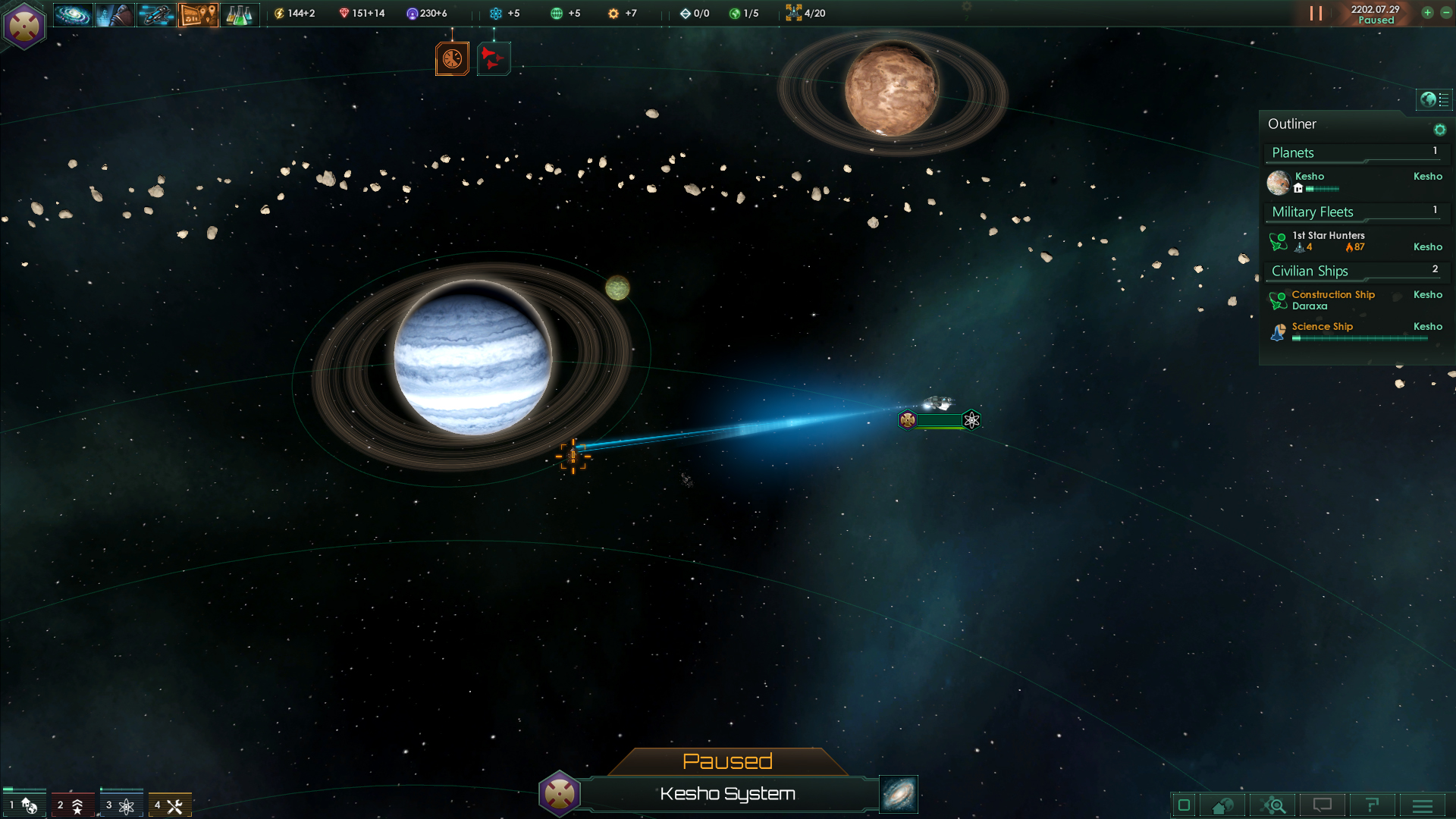Select Construction Ship Daraxa in Outliner
This screenshot has height=819, width=1456.
click(1332, 300)
